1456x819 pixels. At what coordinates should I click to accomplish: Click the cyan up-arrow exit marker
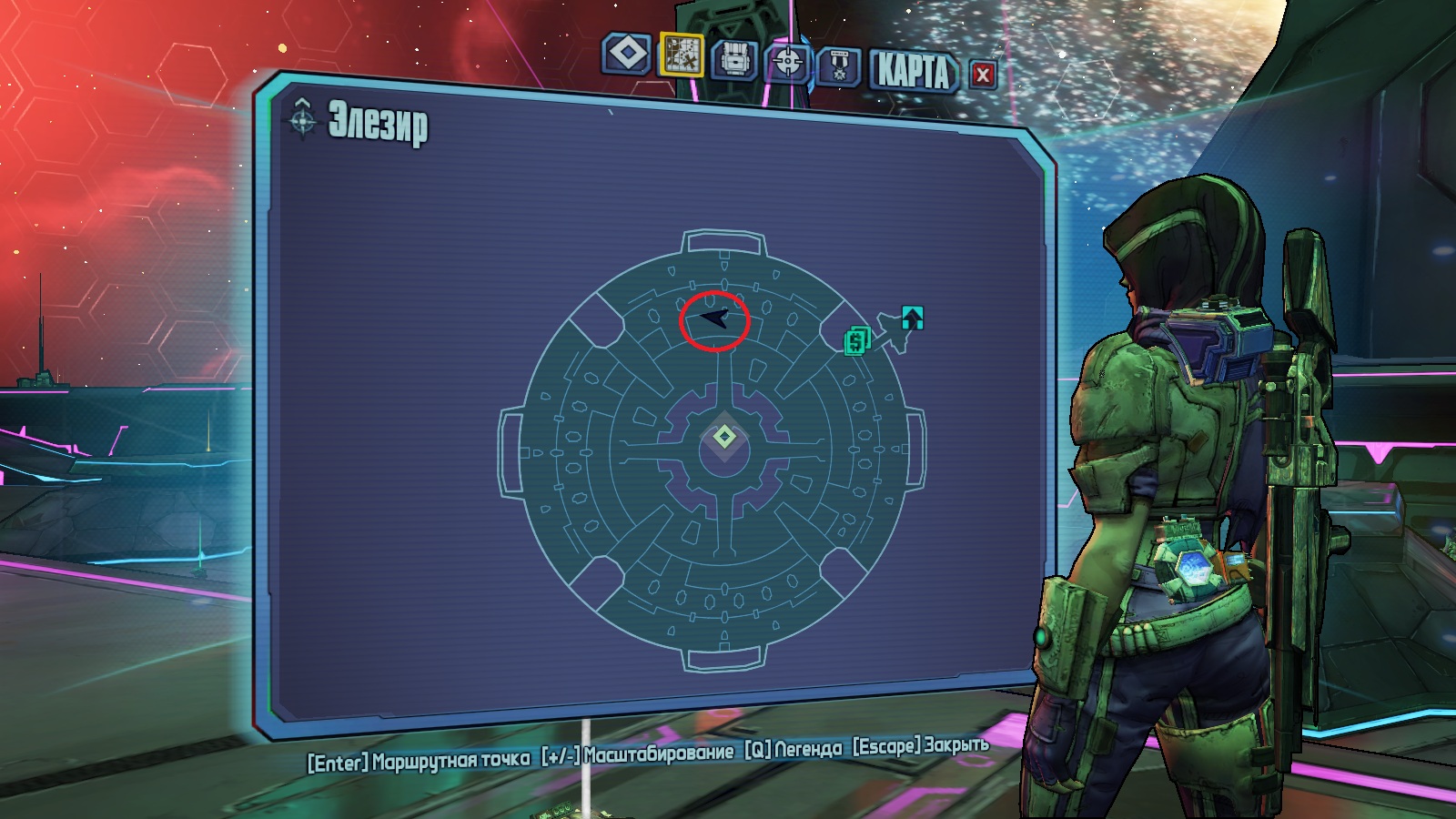click(912, 318)
